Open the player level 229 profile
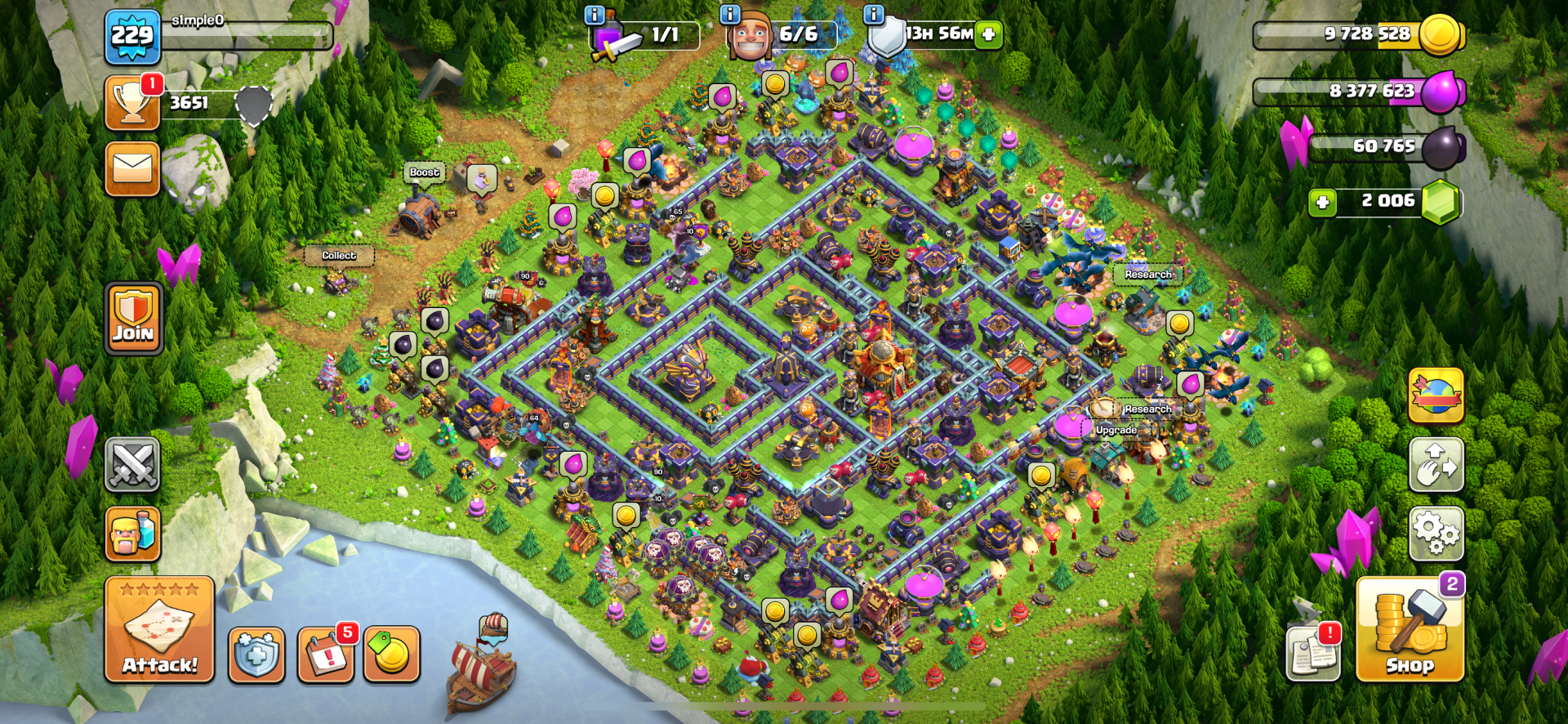The width and height of the screenshot is (1568, 724). click(x=132, y=37)
